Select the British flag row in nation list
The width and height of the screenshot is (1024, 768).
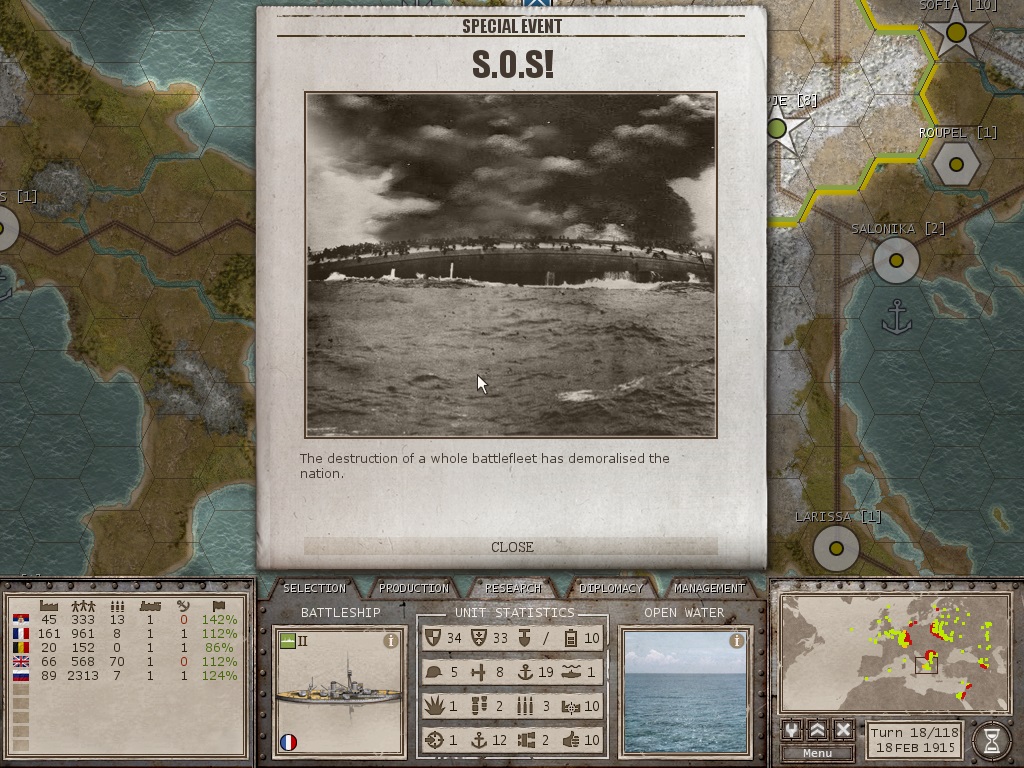point(22,661)
